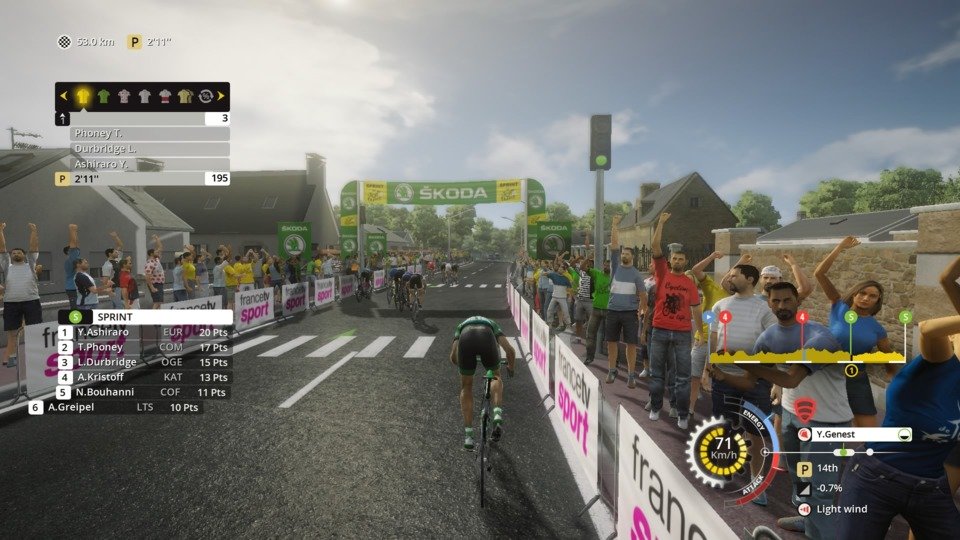
Task: Select Phoney T. in the standings list
Action: tap(149, 133)
